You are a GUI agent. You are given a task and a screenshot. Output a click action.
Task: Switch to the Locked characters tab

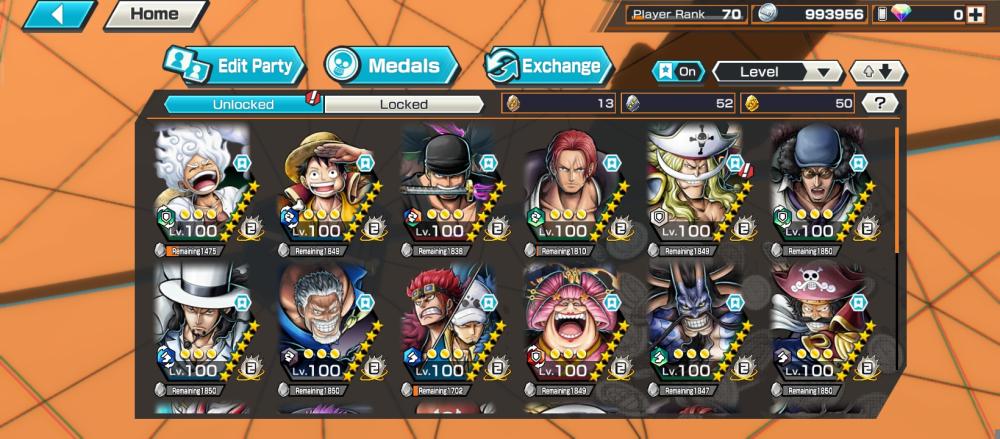tap(404, 104)
